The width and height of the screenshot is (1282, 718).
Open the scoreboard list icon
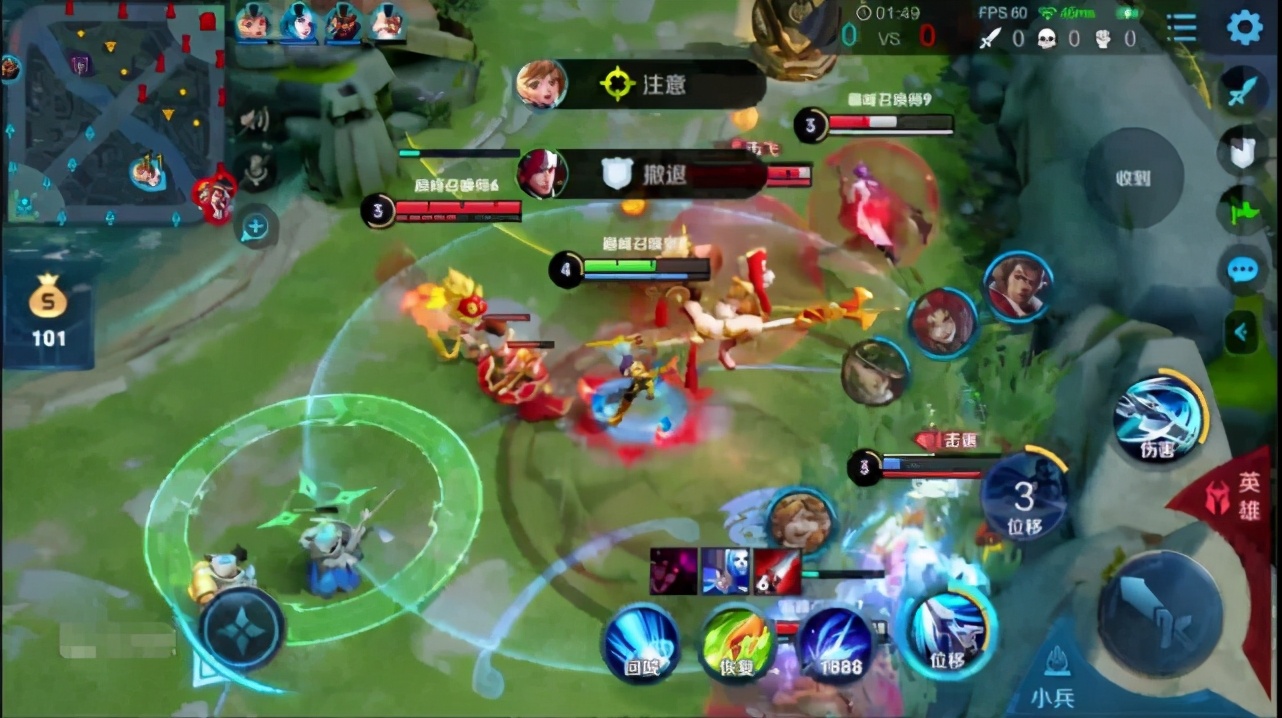click(x=1182, y=28)
